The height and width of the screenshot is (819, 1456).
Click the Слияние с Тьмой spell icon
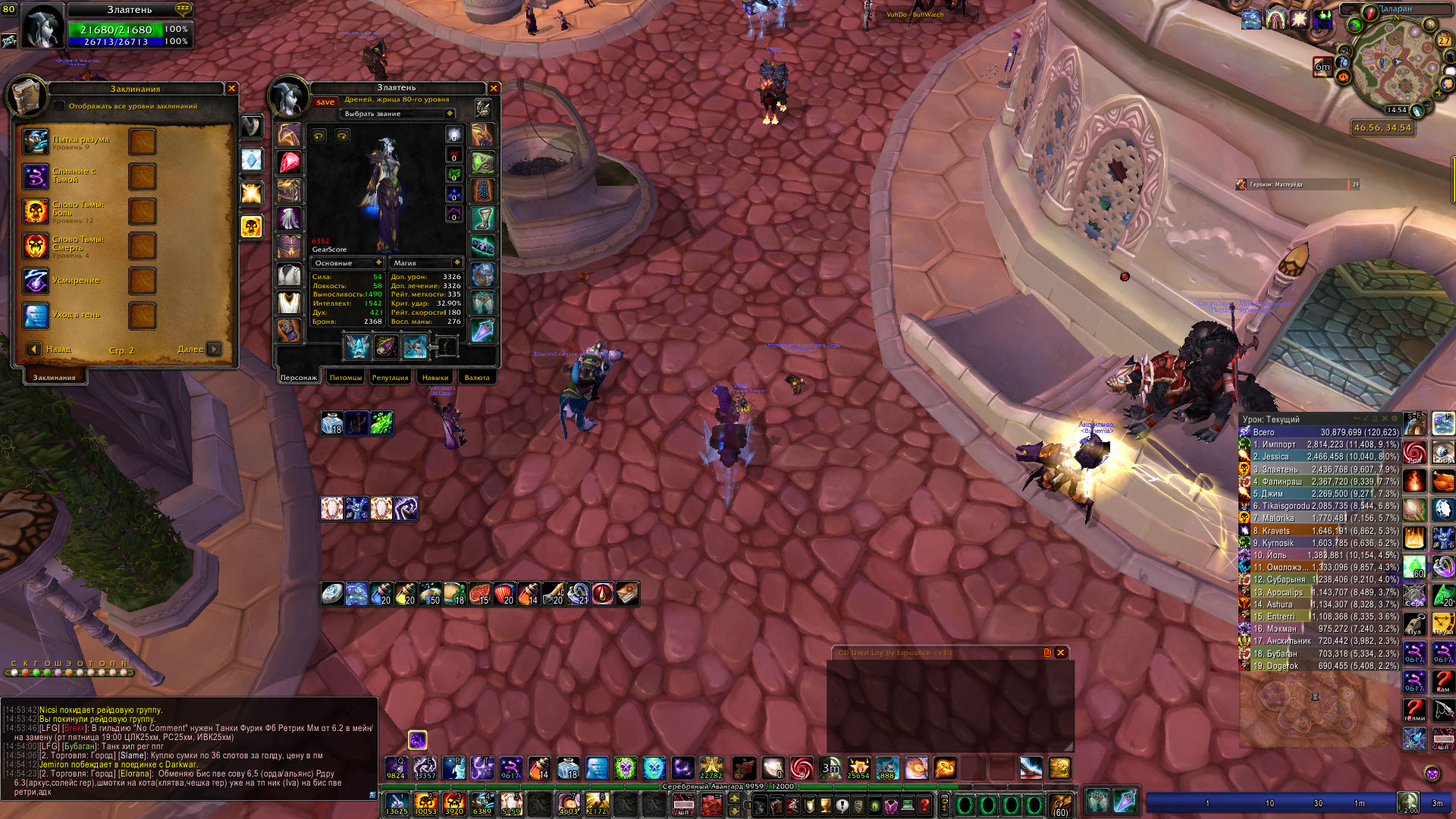click(x=35, y=176)
